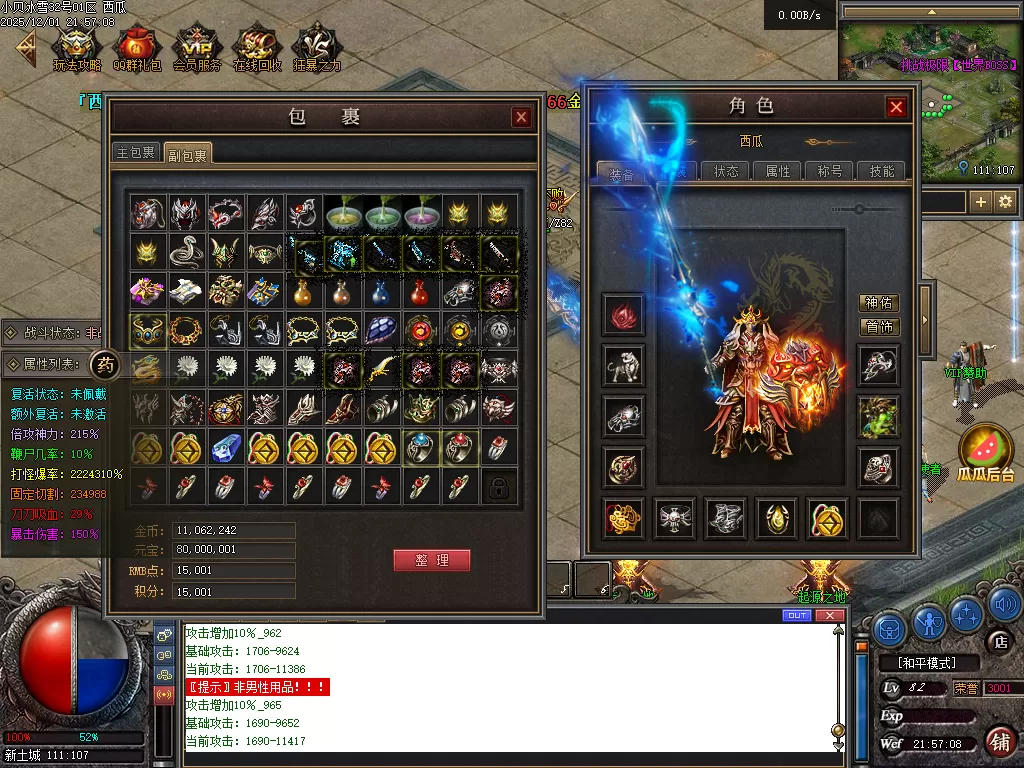Switch to the 主包裹 tab
Viewport: 1024px width, 768px height.
point(136,152)
